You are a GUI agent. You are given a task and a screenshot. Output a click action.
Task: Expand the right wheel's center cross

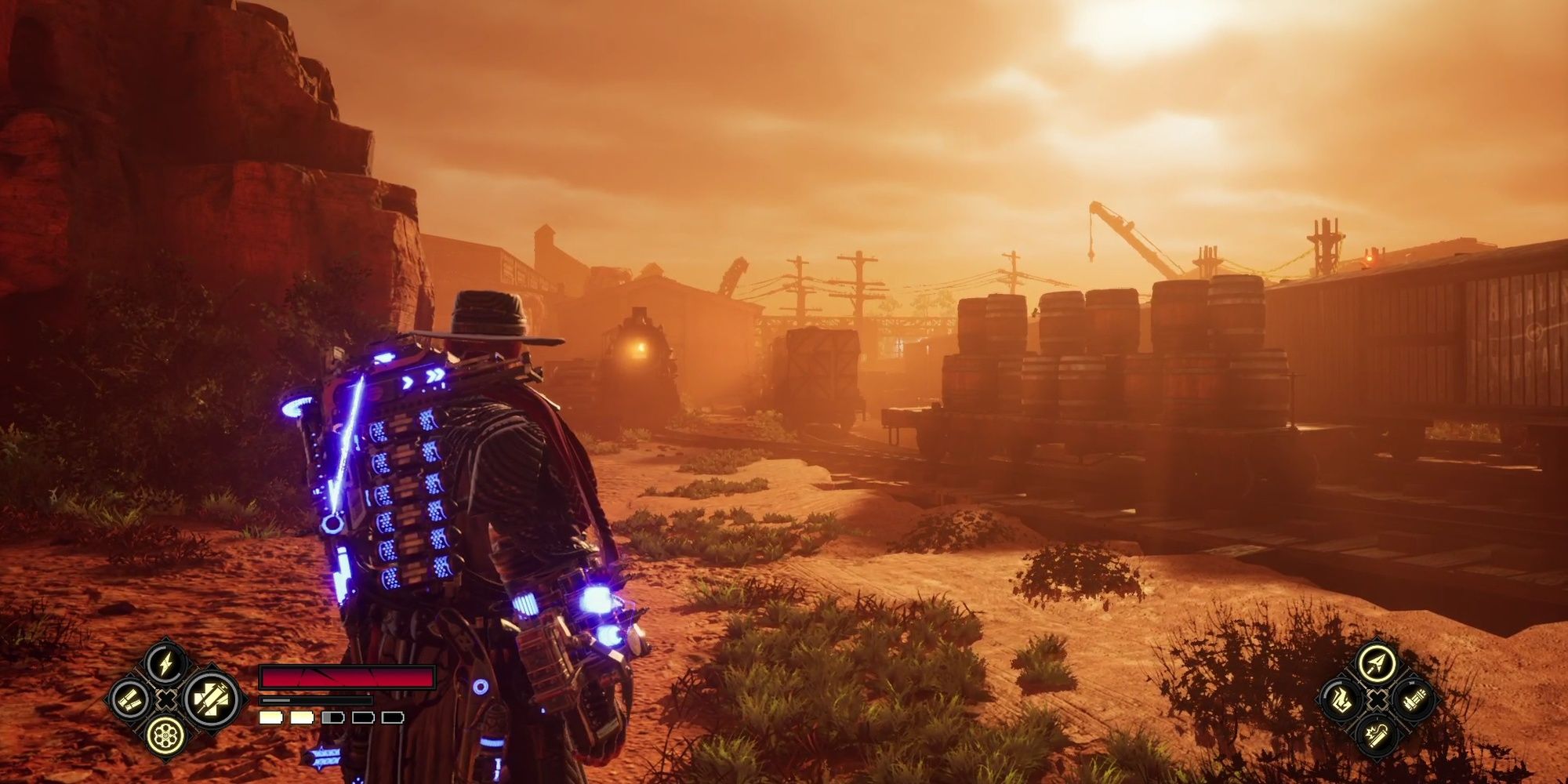click(1377, 699)
